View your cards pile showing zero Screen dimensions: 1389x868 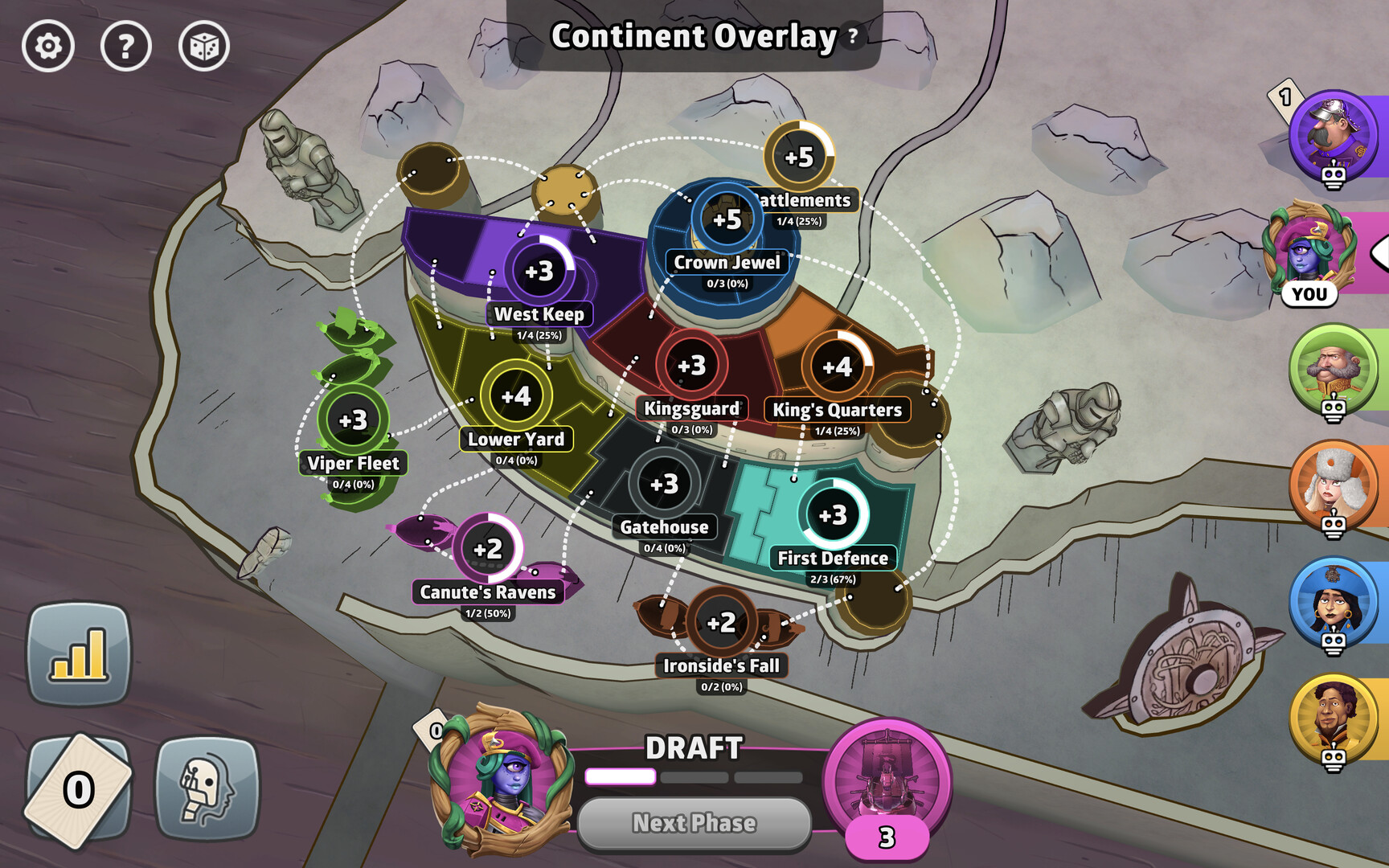(78, 786)
